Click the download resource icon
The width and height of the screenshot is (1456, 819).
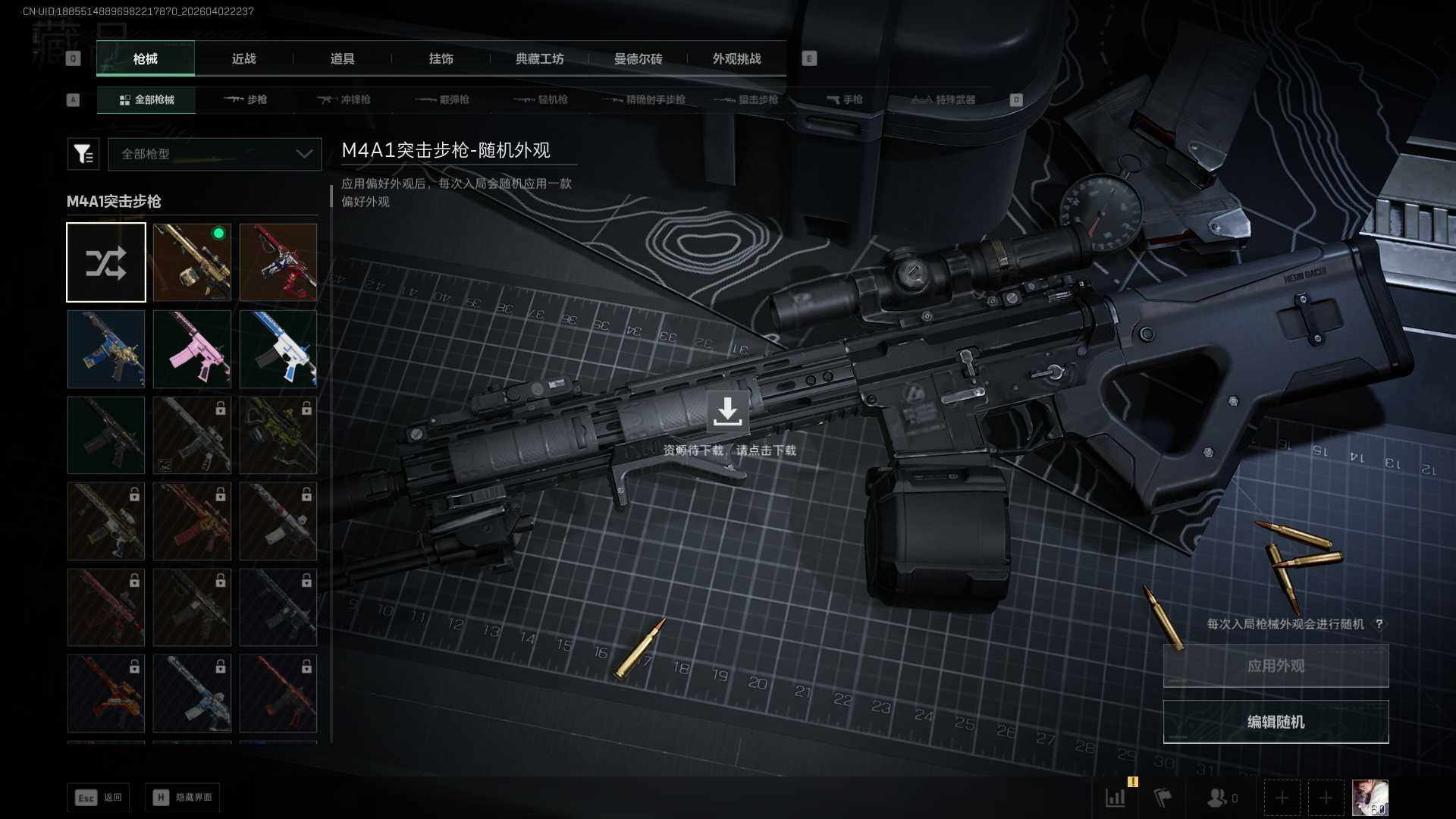coord(727,411)
